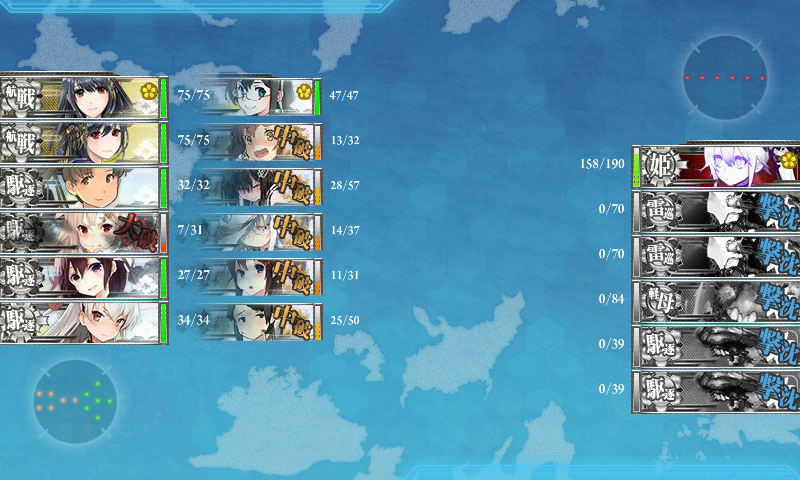Screen dimensions: 800x480
Task: Choose the destroyer banner showing 27/27 HP
Action: pyautogui.click(x=80, y=277)
